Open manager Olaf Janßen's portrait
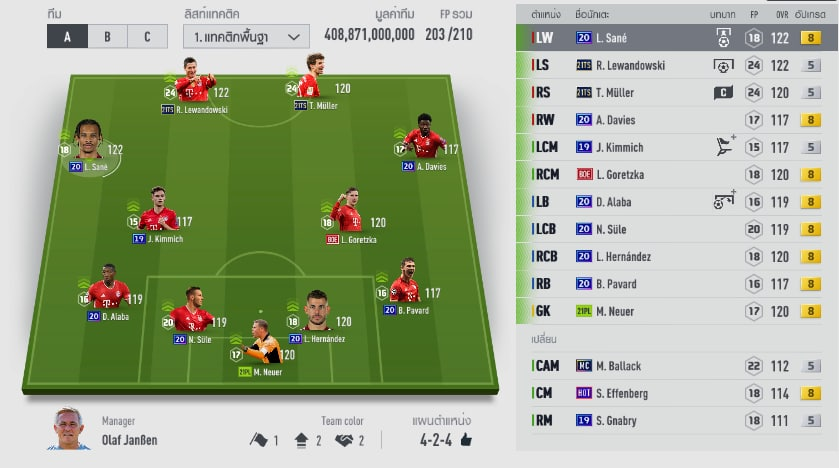This screenshot has width=839, height=468. point(69,429)
